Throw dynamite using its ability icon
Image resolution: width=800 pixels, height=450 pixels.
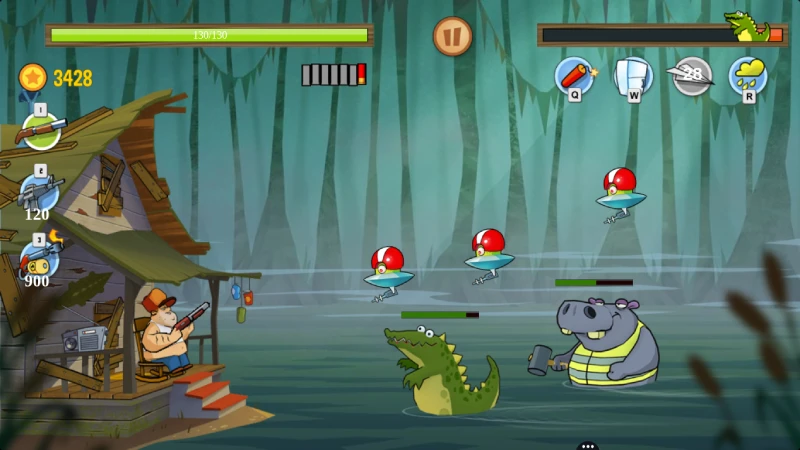pos(574,76)
